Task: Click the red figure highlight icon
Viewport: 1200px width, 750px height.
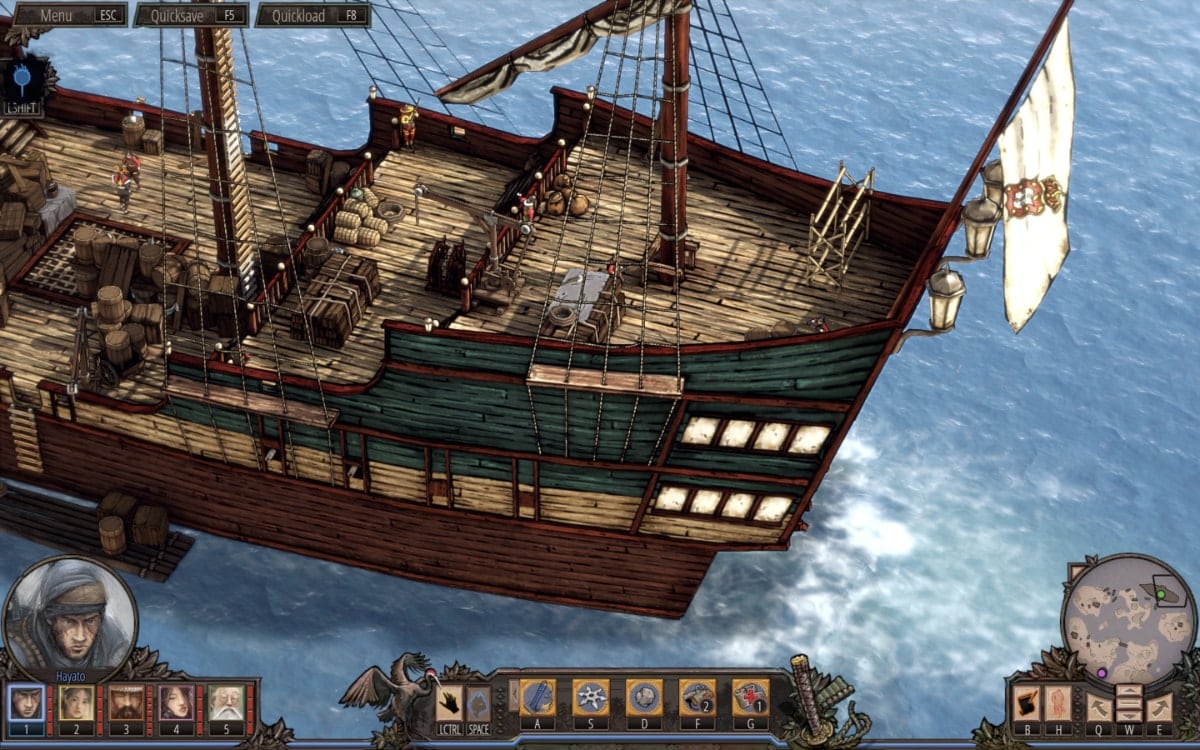Action: pos(1058,703)
